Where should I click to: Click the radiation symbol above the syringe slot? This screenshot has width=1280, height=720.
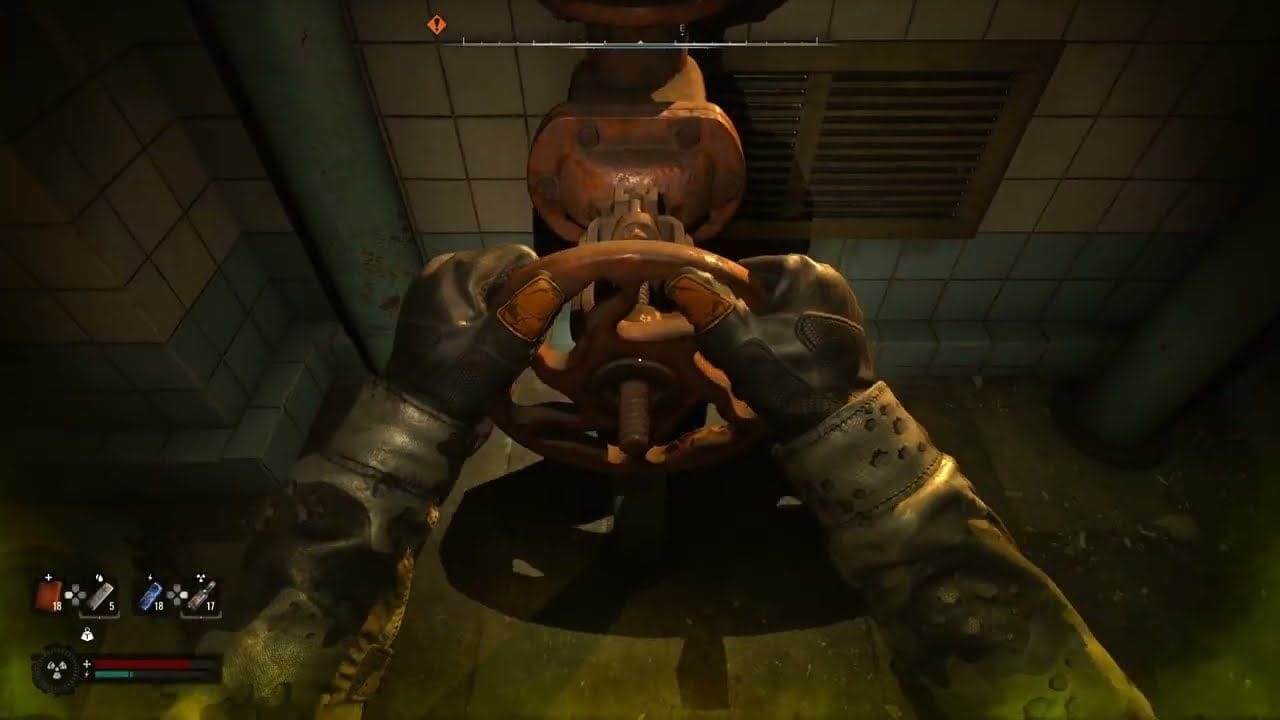click(201, 577)
